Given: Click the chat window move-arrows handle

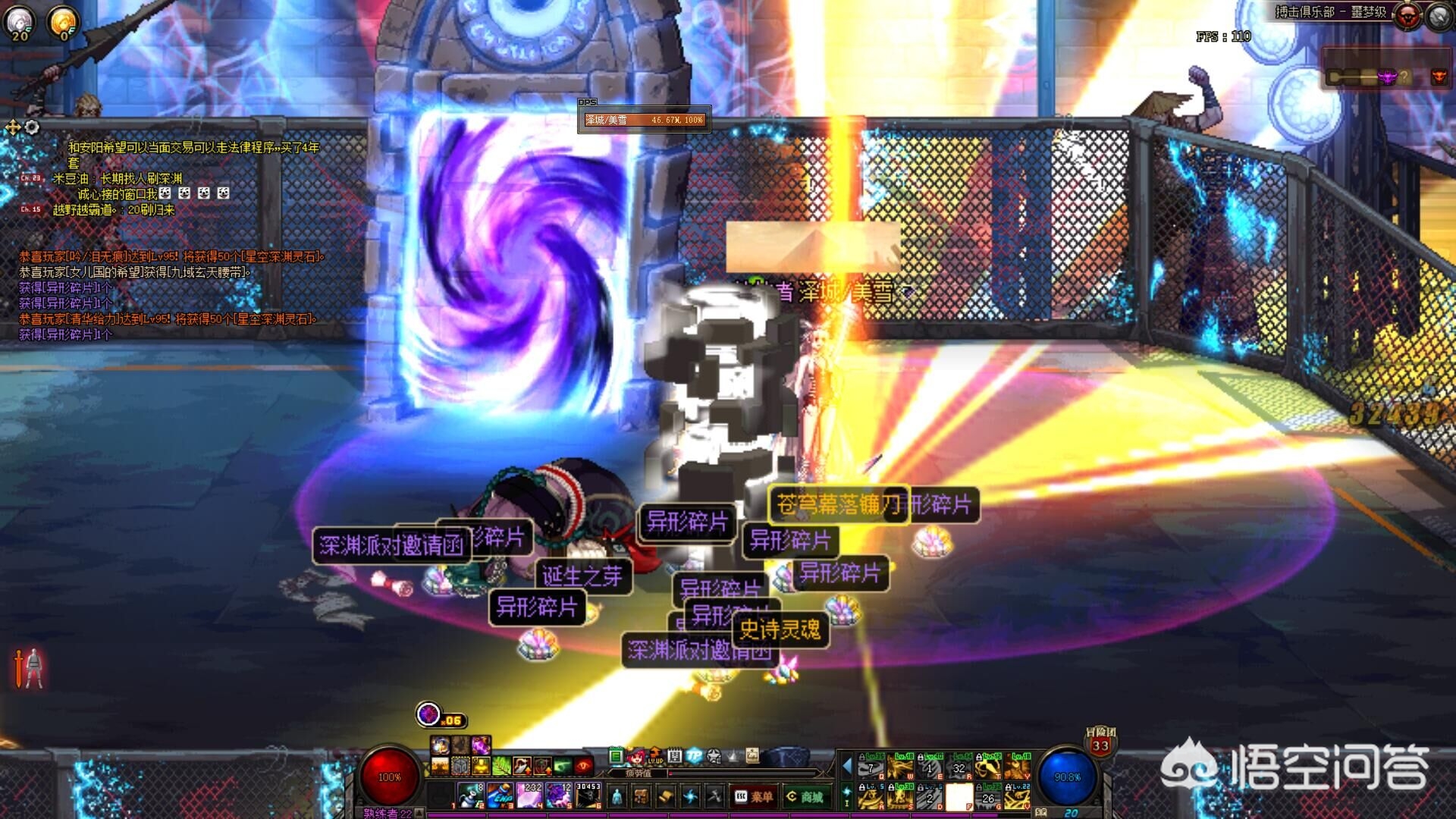Looking at the screenshot, I should pyautogui.click(x=13, y=127).
